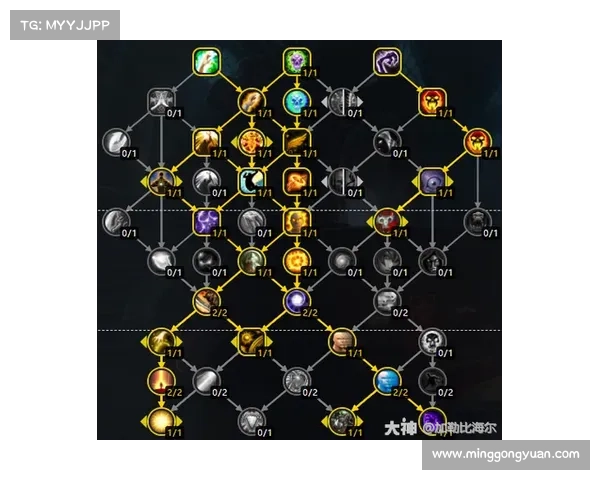
Task: Select the green square talent at tree top
Action: tap(206, 61)
